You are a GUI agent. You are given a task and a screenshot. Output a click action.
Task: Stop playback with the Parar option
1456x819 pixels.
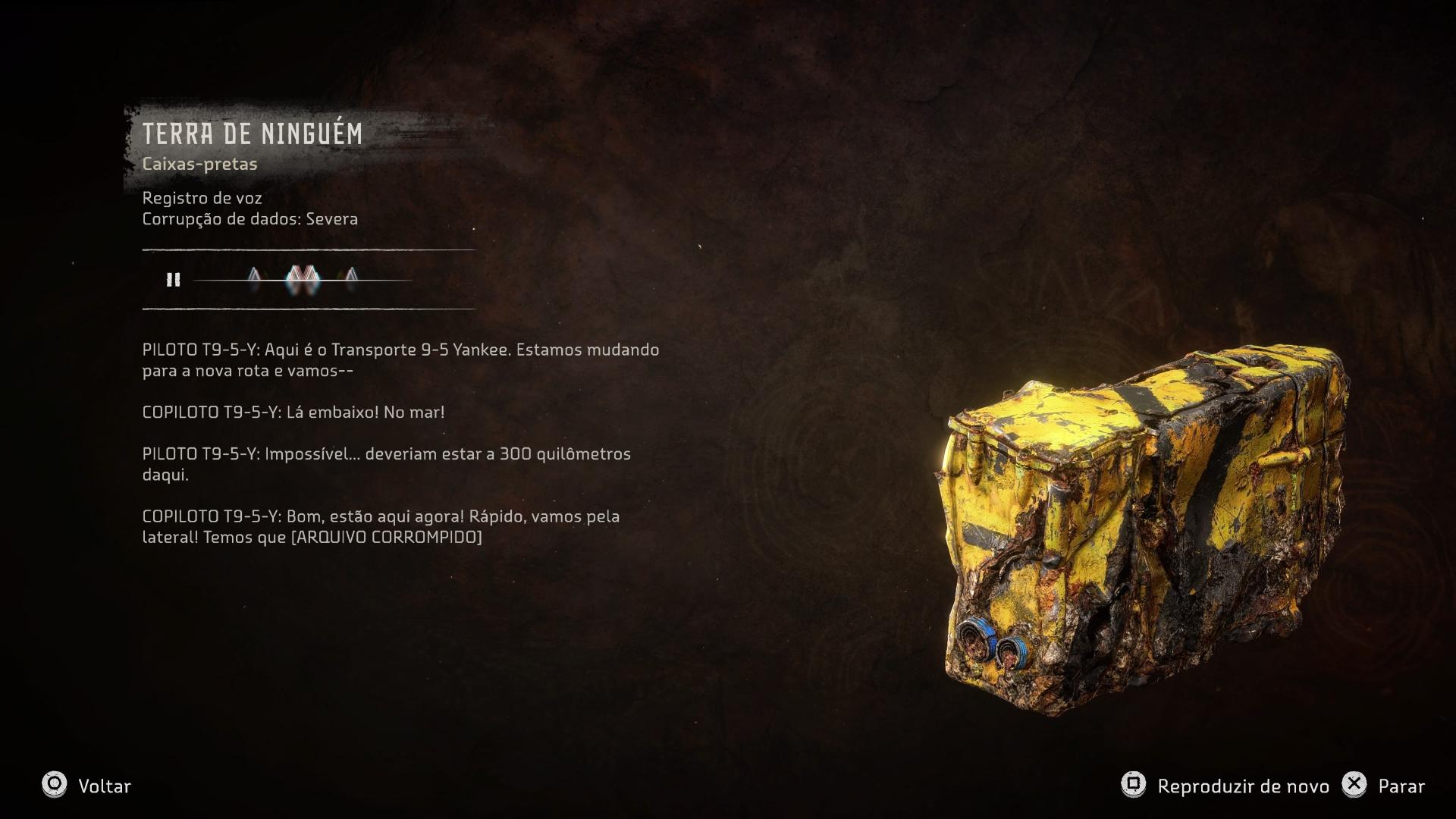1383,786
